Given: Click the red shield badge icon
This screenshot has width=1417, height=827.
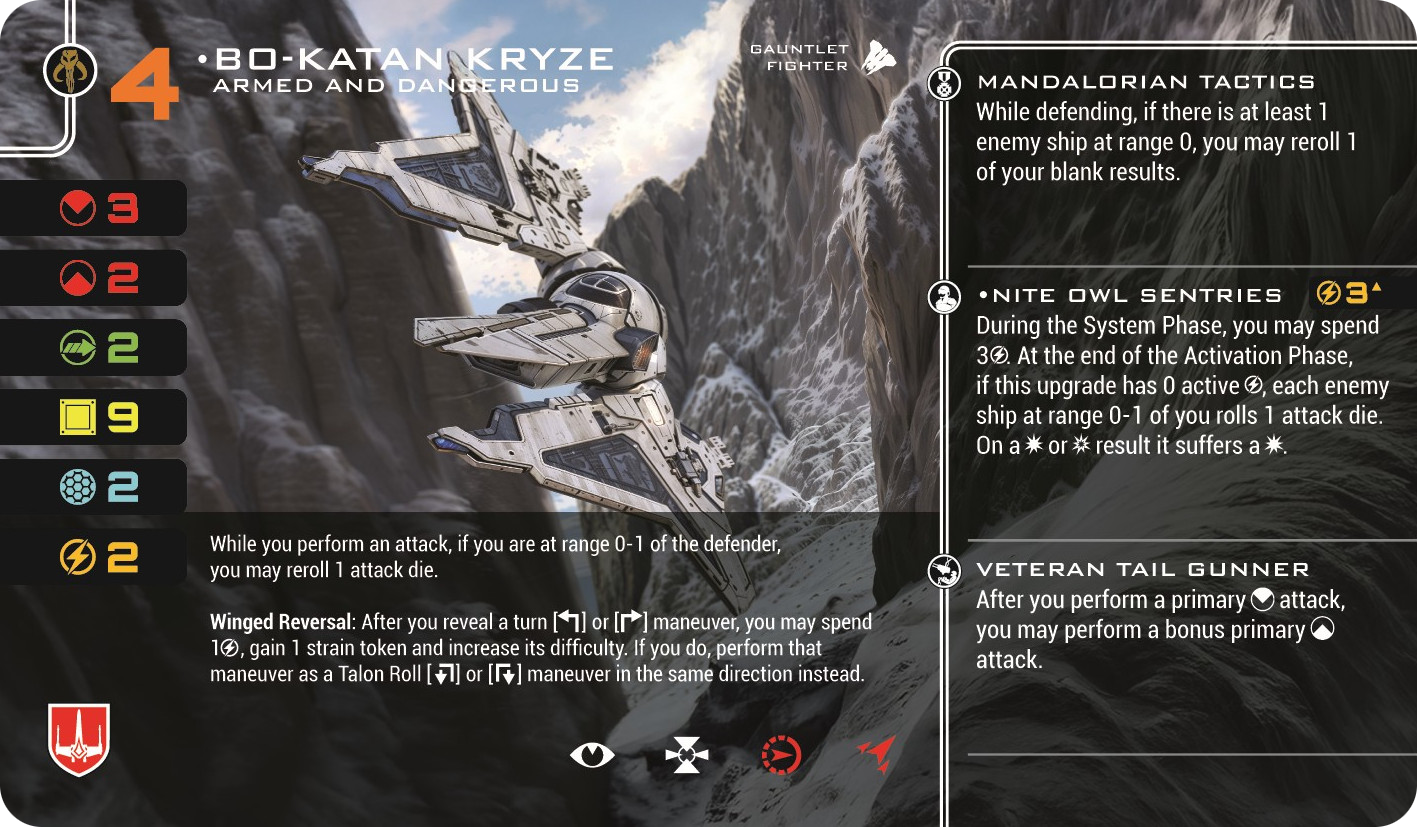Looking at the screenshot, I should [79, 739].
